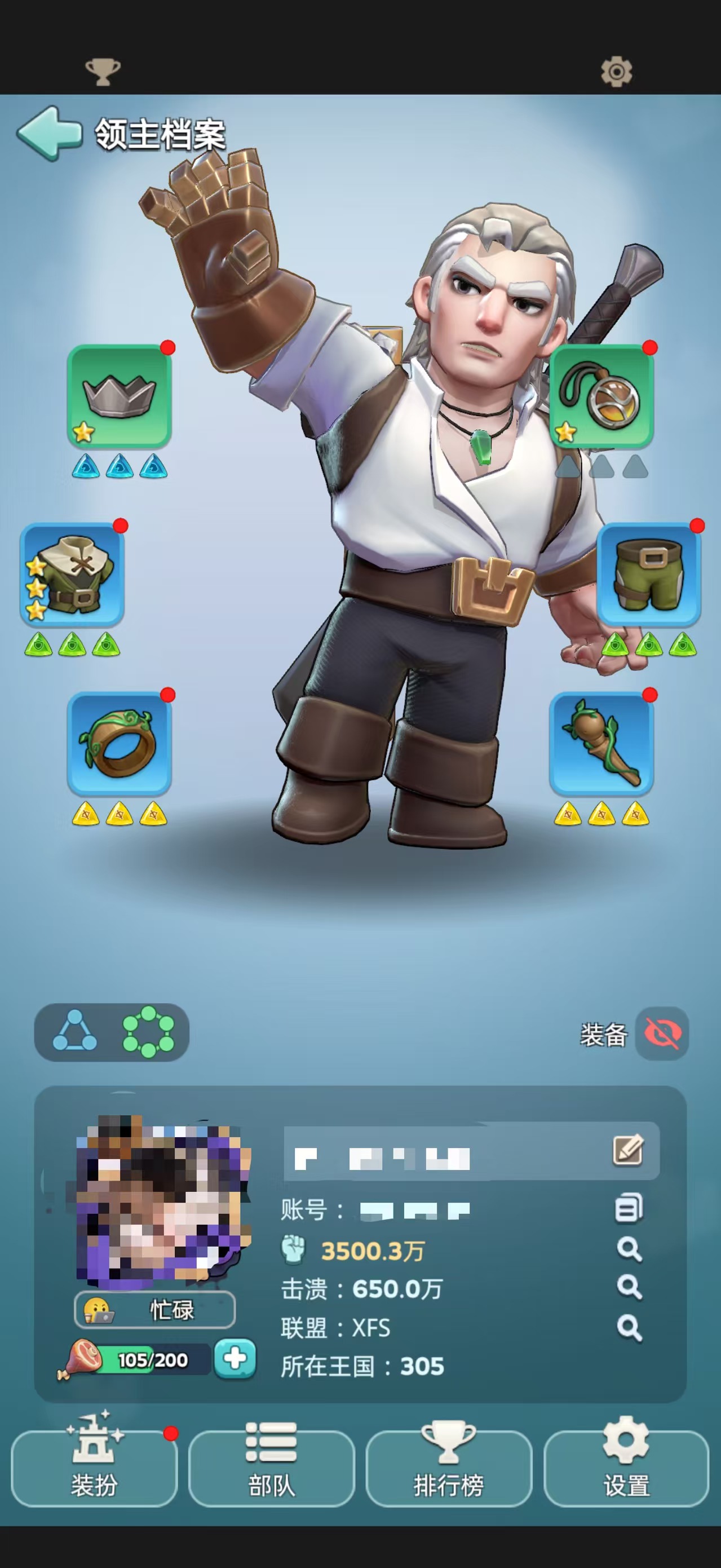The image size is (721, 1568).
Task: Edit the lord name
Action: tap(628, 1150)
